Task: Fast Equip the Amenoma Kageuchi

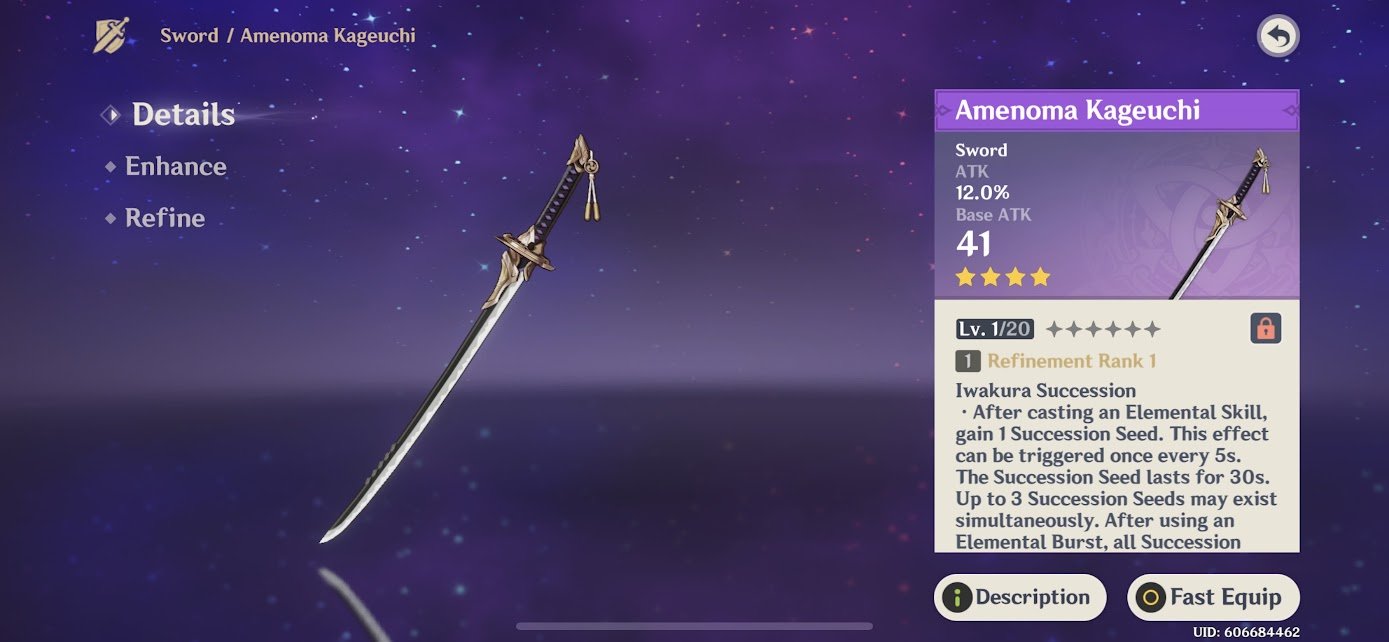Action: point(1212,598)
